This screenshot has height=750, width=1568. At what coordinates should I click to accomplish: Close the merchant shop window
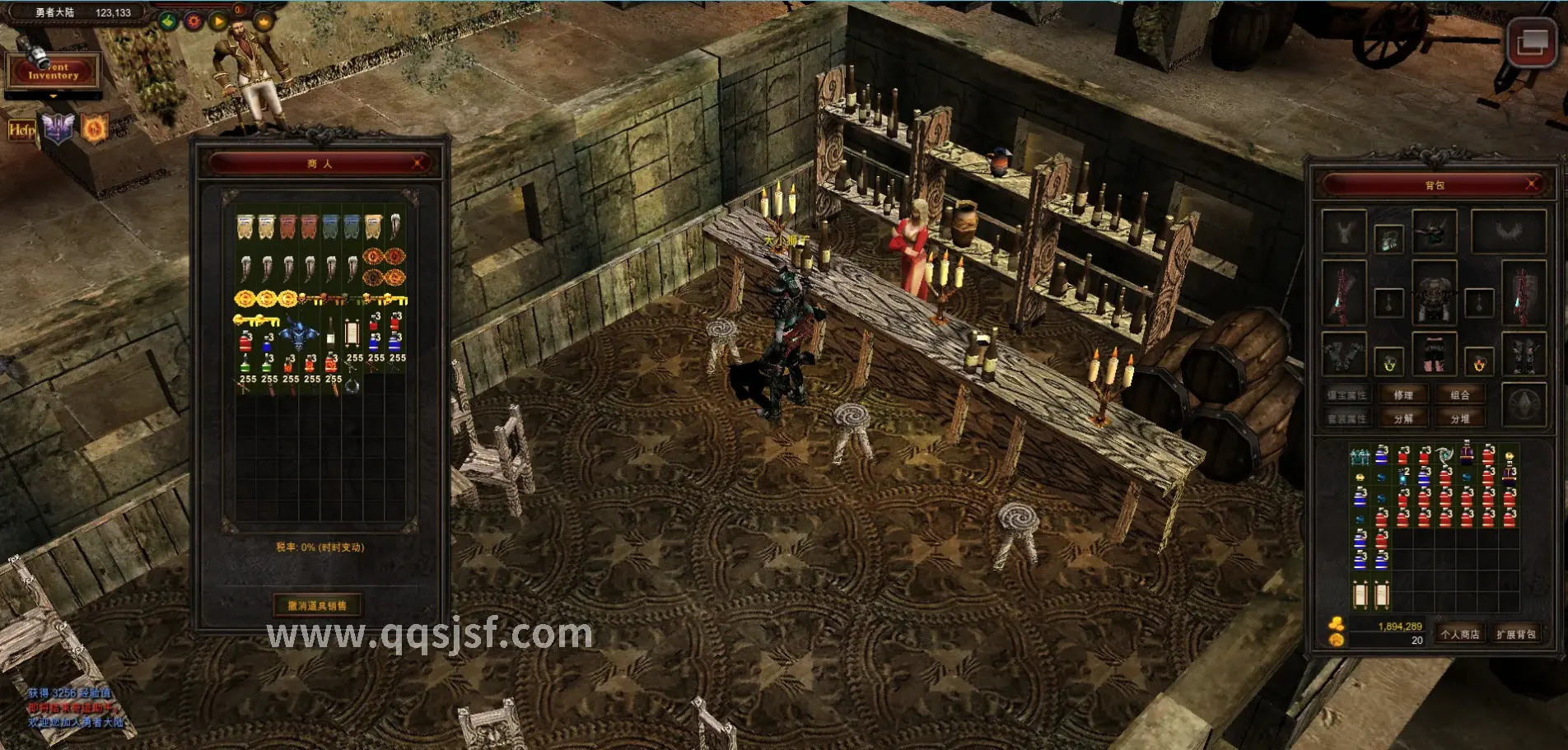pos(418,163)
